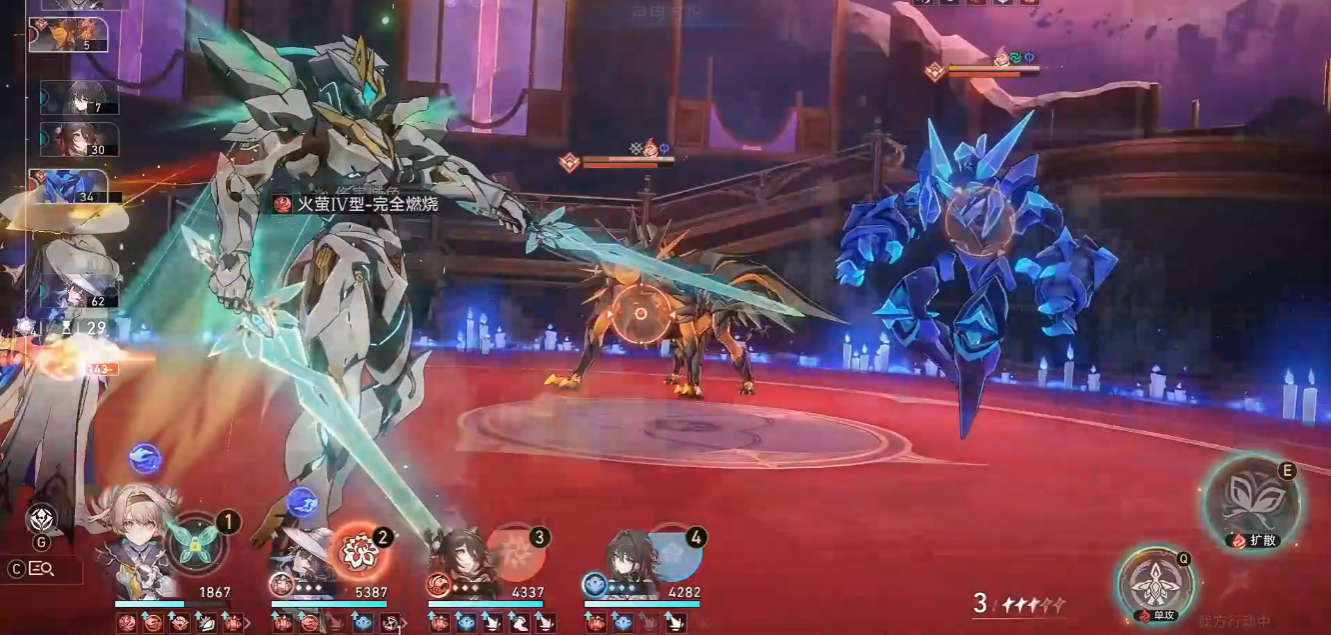The height and width of the screenshot is (635, 1331).
Task: Open the battle details magnifier button
Action: (41, 569)
